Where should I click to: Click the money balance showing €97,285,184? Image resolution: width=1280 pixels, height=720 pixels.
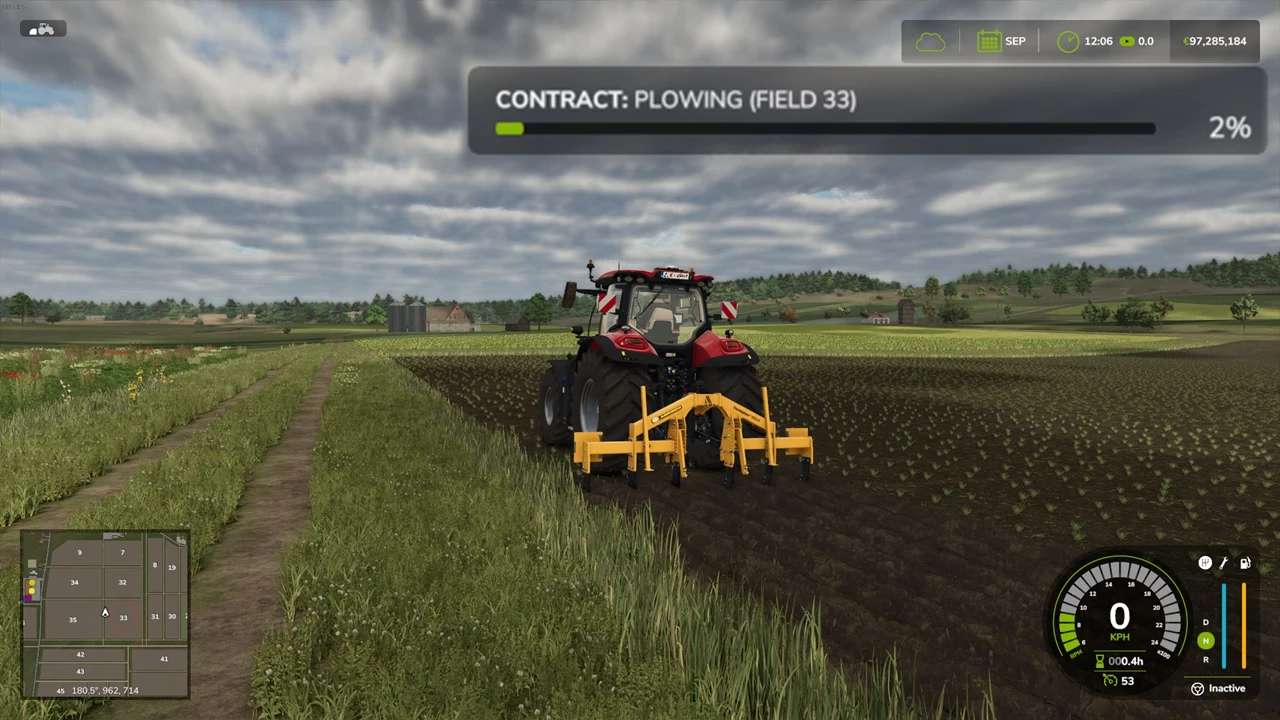click(x=1213, y=41)
